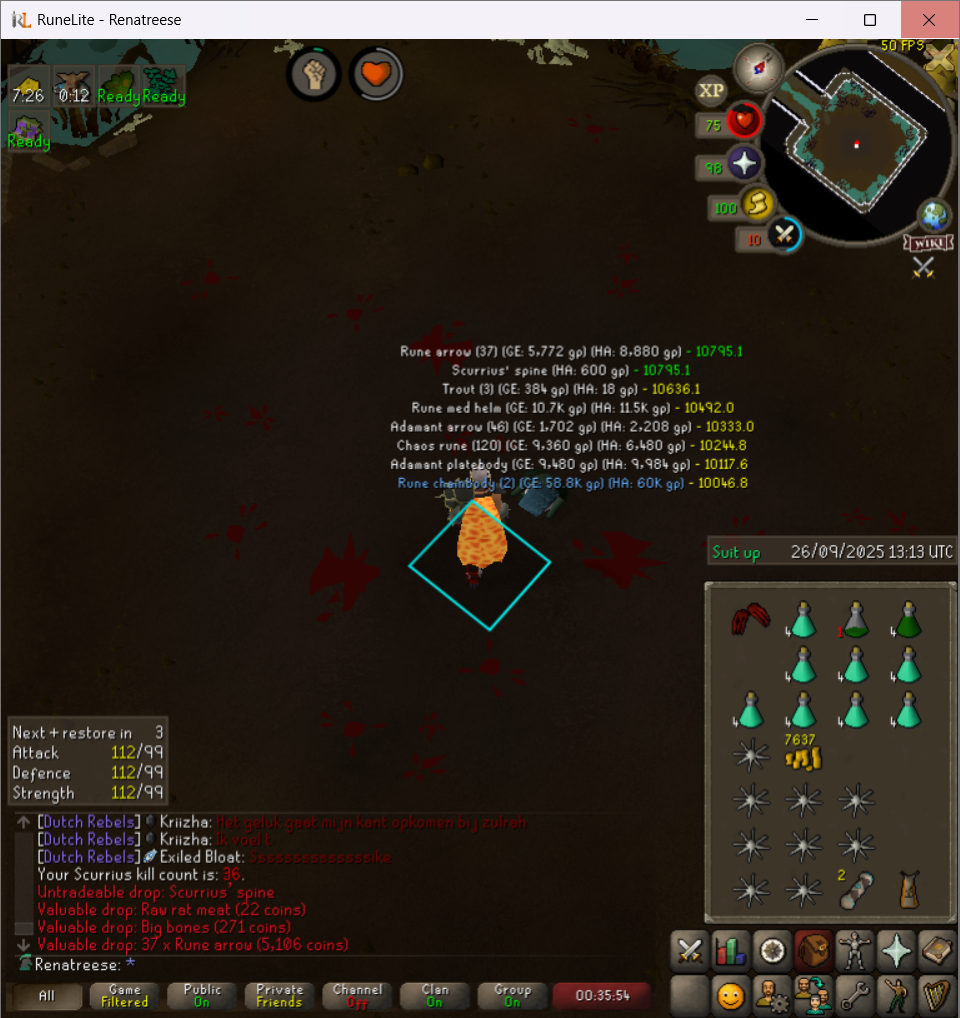Screen dimensions: 960x1018
Task: Maximize the RuneLite window
Action: coord(870,20)
